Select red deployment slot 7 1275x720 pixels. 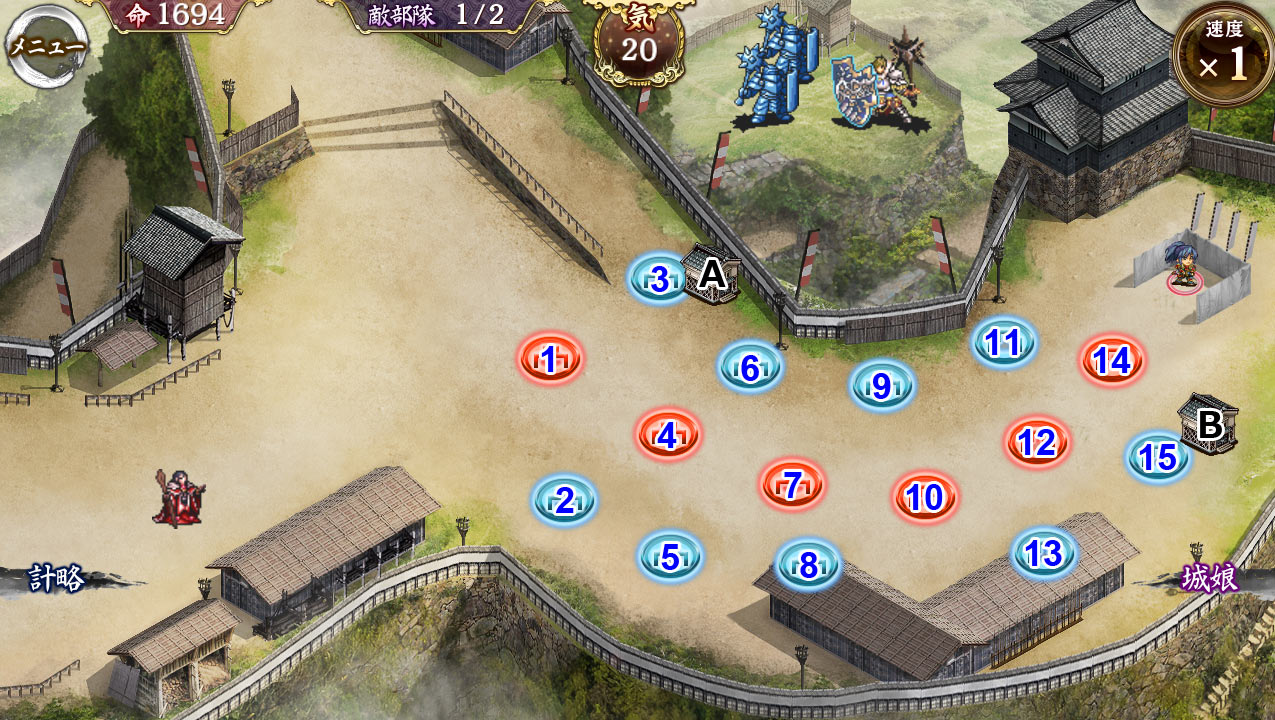tap(792, 485)
